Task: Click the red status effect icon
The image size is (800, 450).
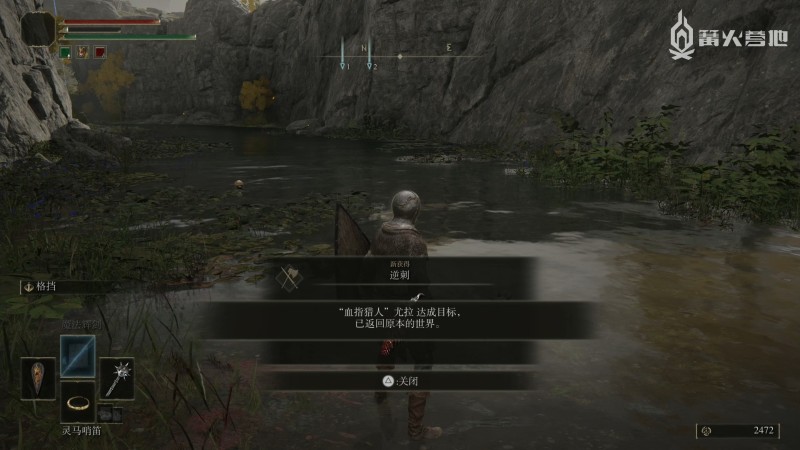Action: 101,51
